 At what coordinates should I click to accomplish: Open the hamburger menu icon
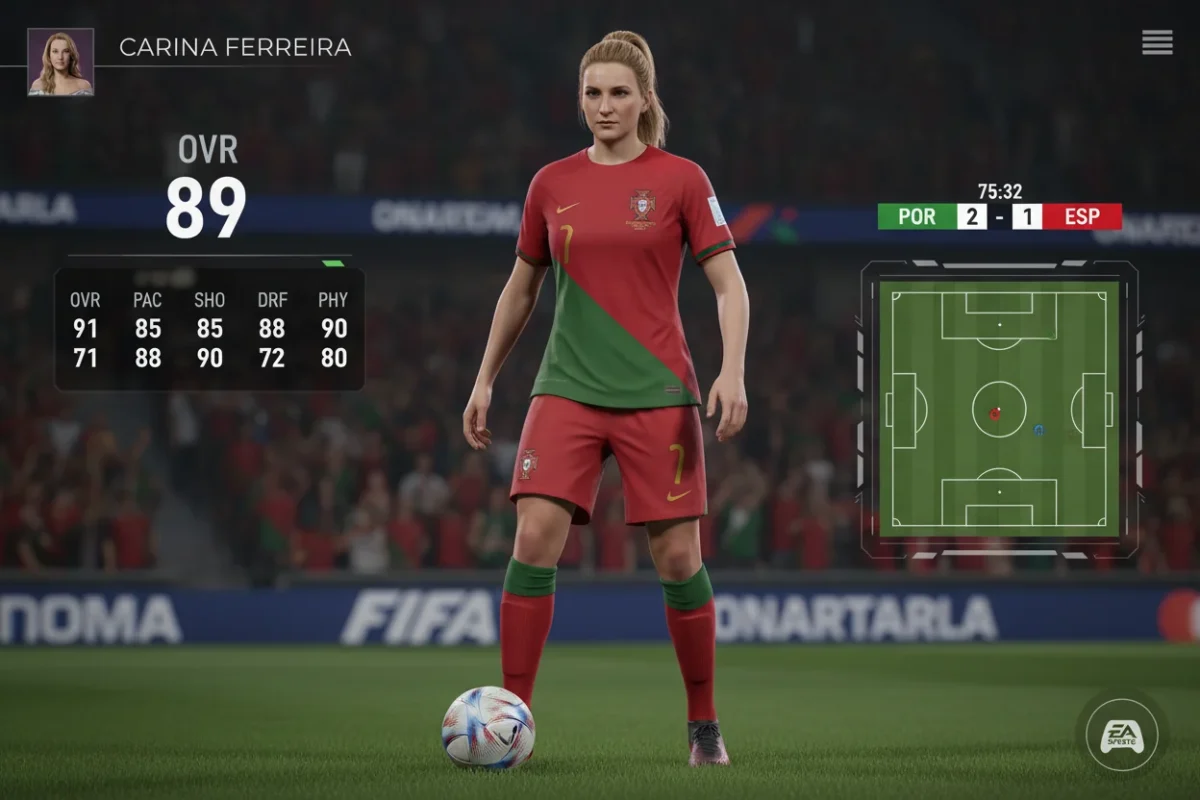click(1157, 42)
